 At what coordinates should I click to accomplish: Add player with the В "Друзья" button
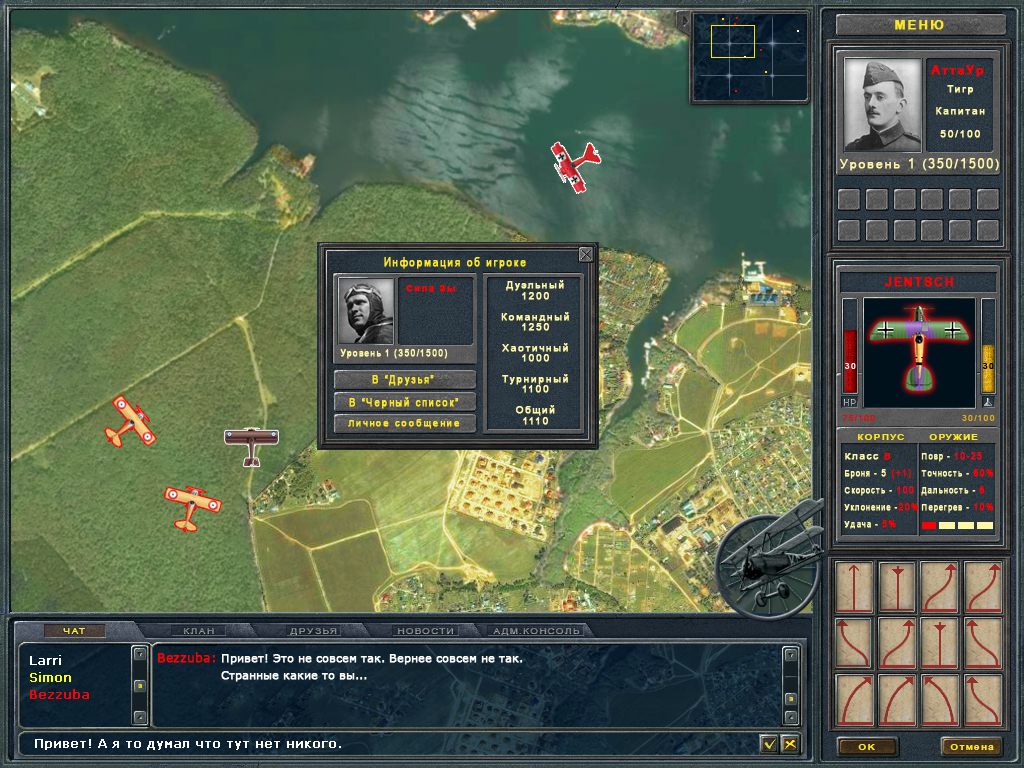(x=404, y=380)
